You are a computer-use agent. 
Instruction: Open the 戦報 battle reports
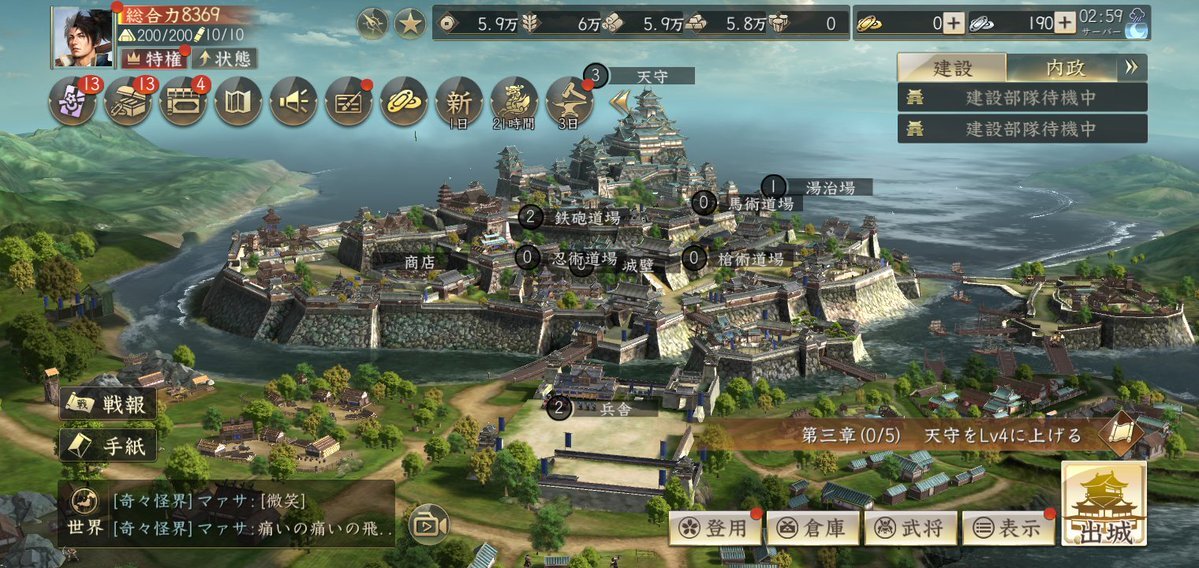[x=108, y=404]
